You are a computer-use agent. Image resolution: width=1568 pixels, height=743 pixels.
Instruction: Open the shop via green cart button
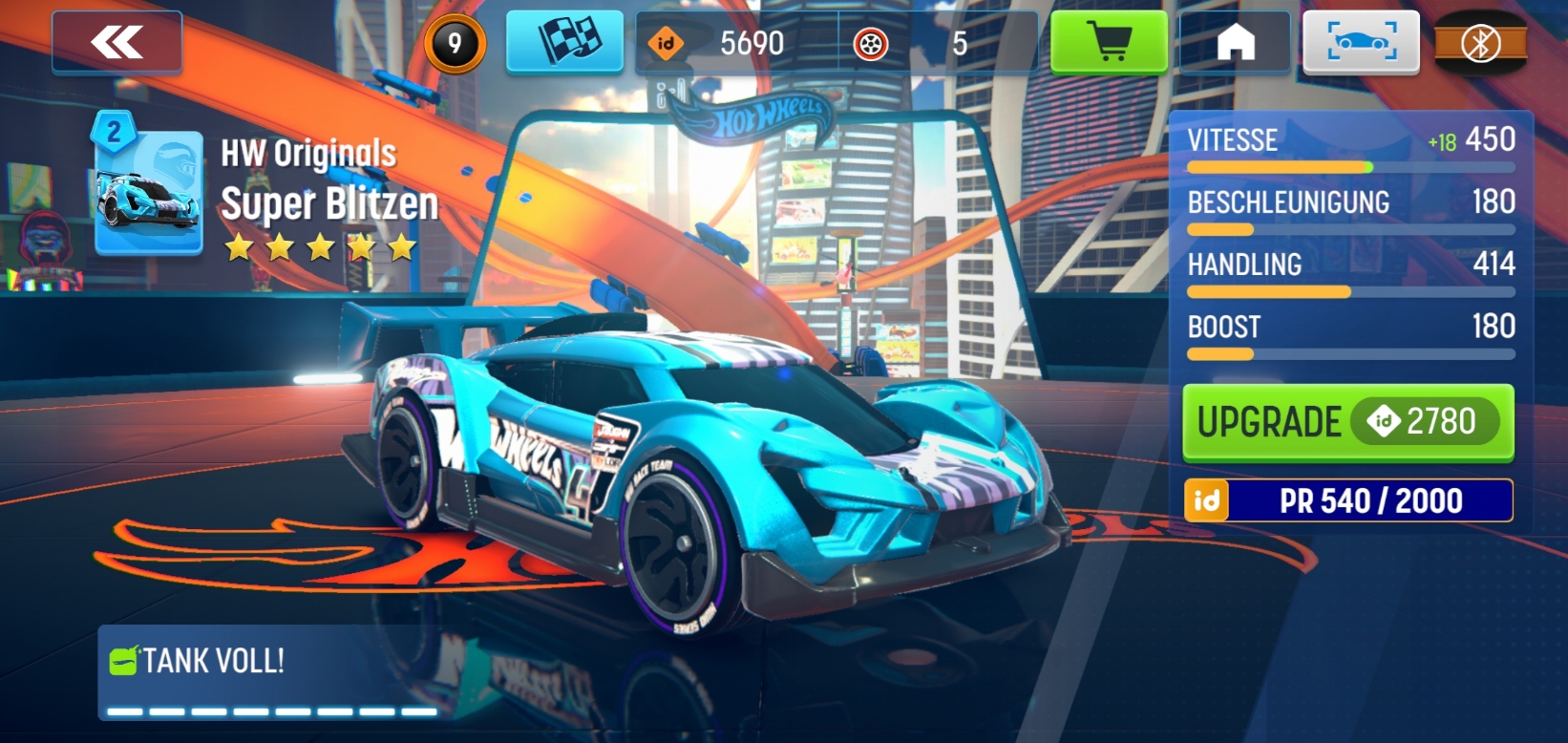point(1109,43)
